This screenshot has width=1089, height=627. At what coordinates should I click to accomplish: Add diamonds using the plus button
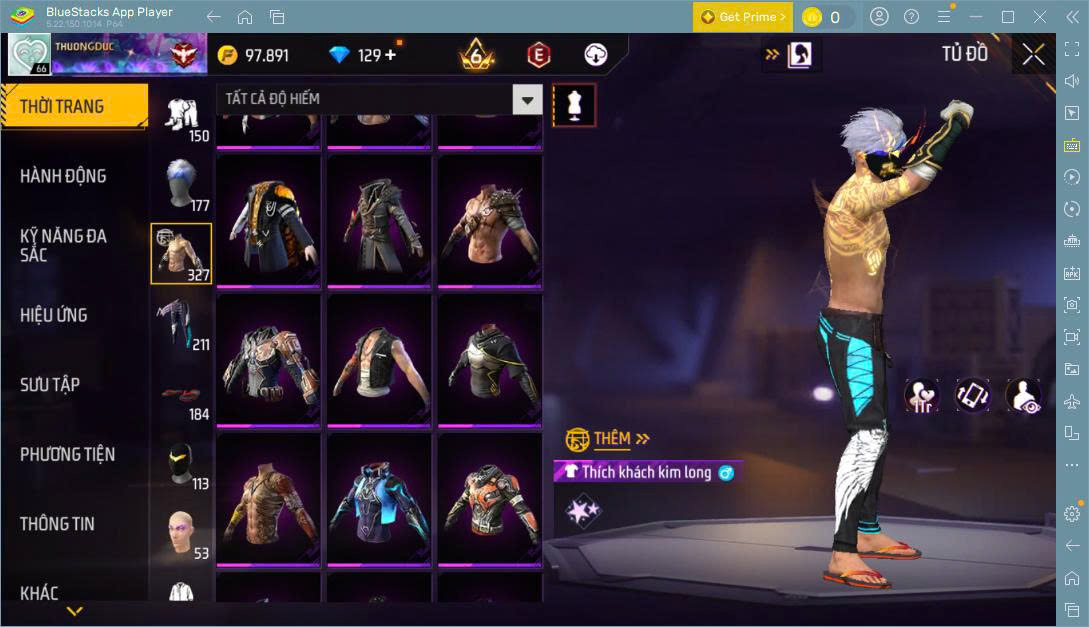pyautogui.click(x=390, y=55)
